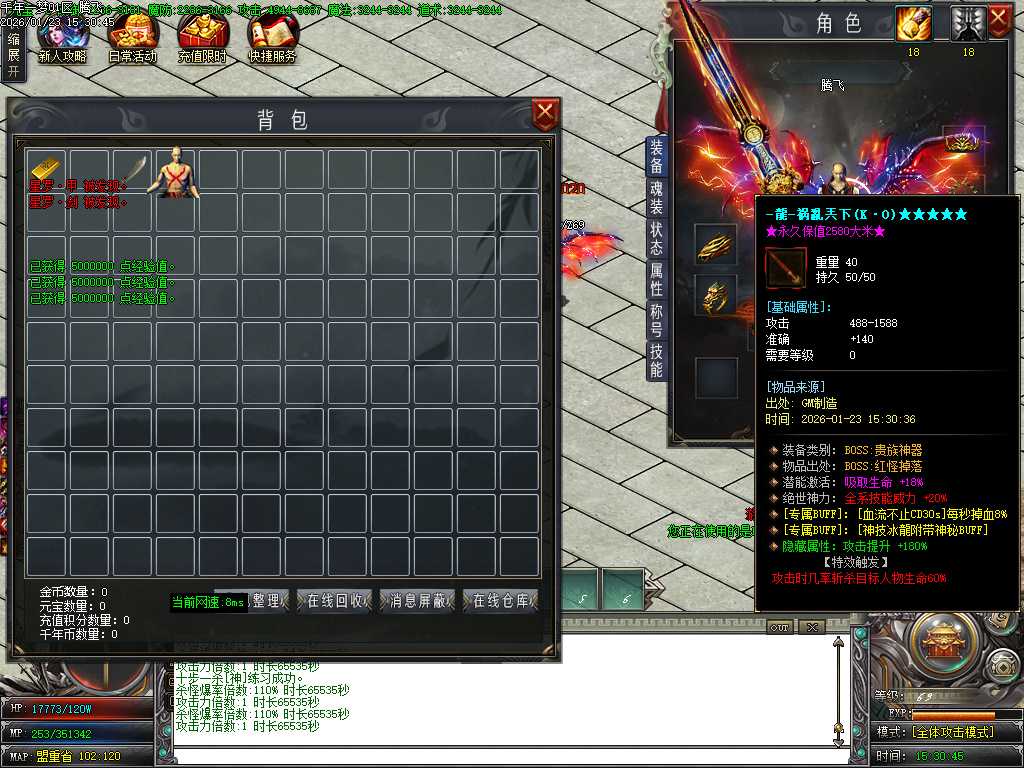Select the shirtless figure item in backpack

coord(176,172)
